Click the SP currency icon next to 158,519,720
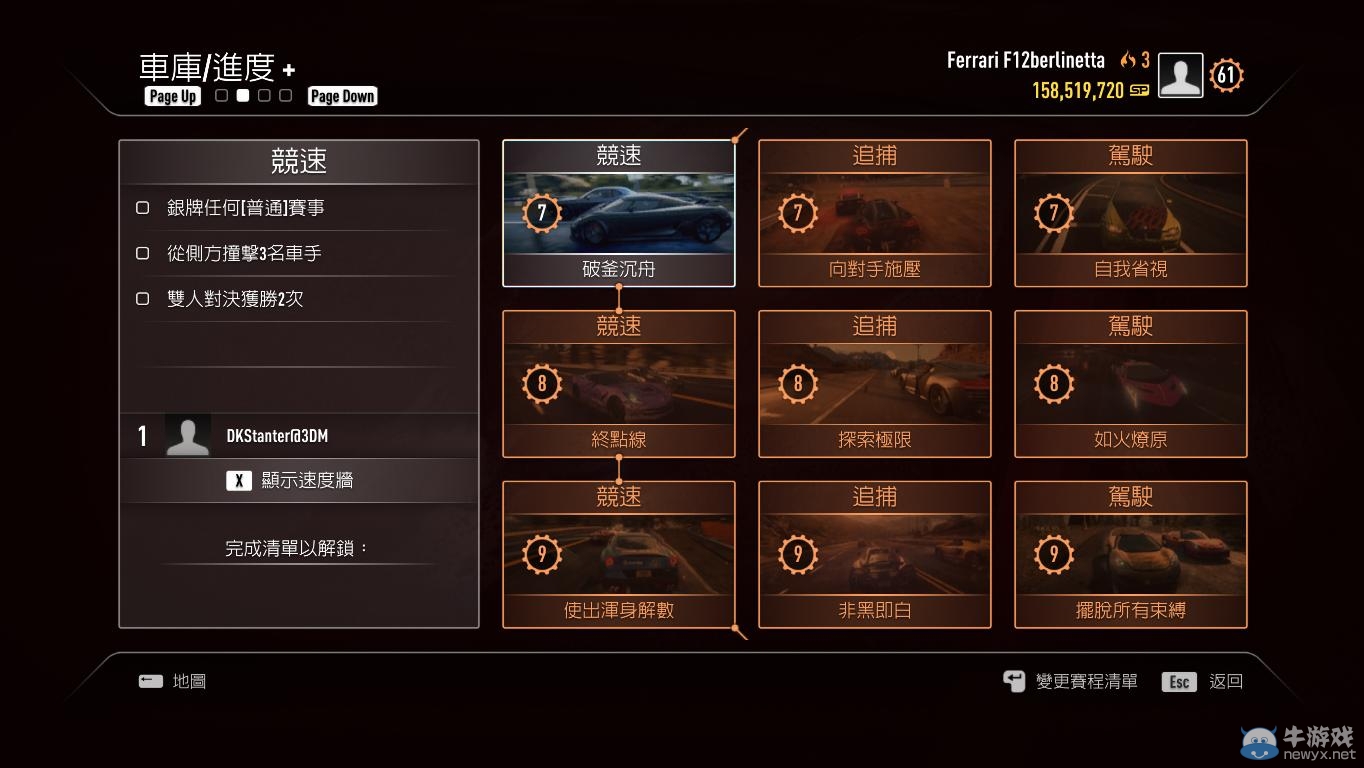1364x768 pixels. pyautogui.click(x=1138, y=88)
